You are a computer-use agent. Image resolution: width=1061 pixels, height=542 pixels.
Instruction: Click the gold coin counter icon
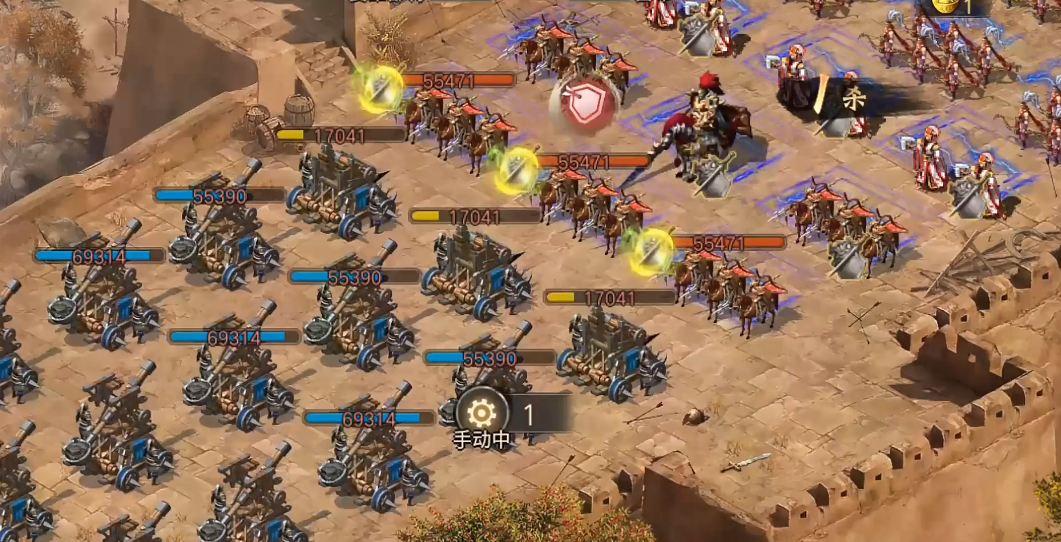(x=943, y=5)
